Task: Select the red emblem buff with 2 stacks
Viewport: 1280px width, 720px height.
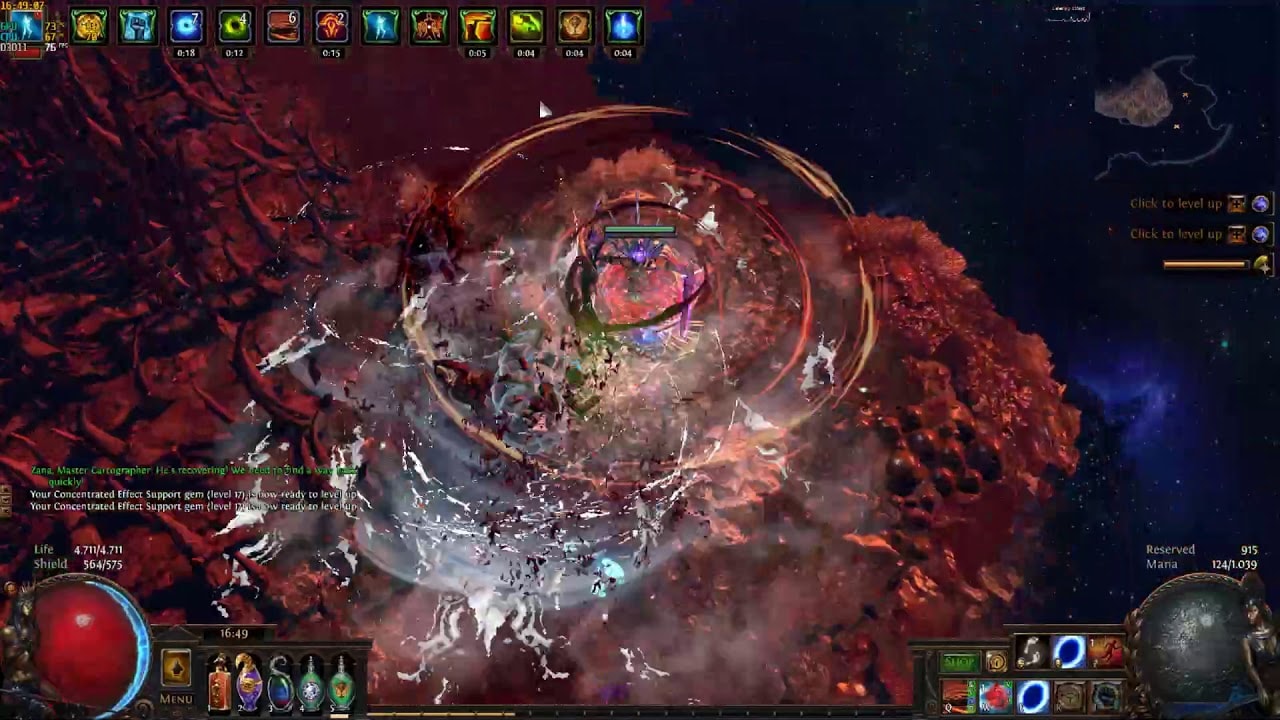Action: tap(331, 27)
